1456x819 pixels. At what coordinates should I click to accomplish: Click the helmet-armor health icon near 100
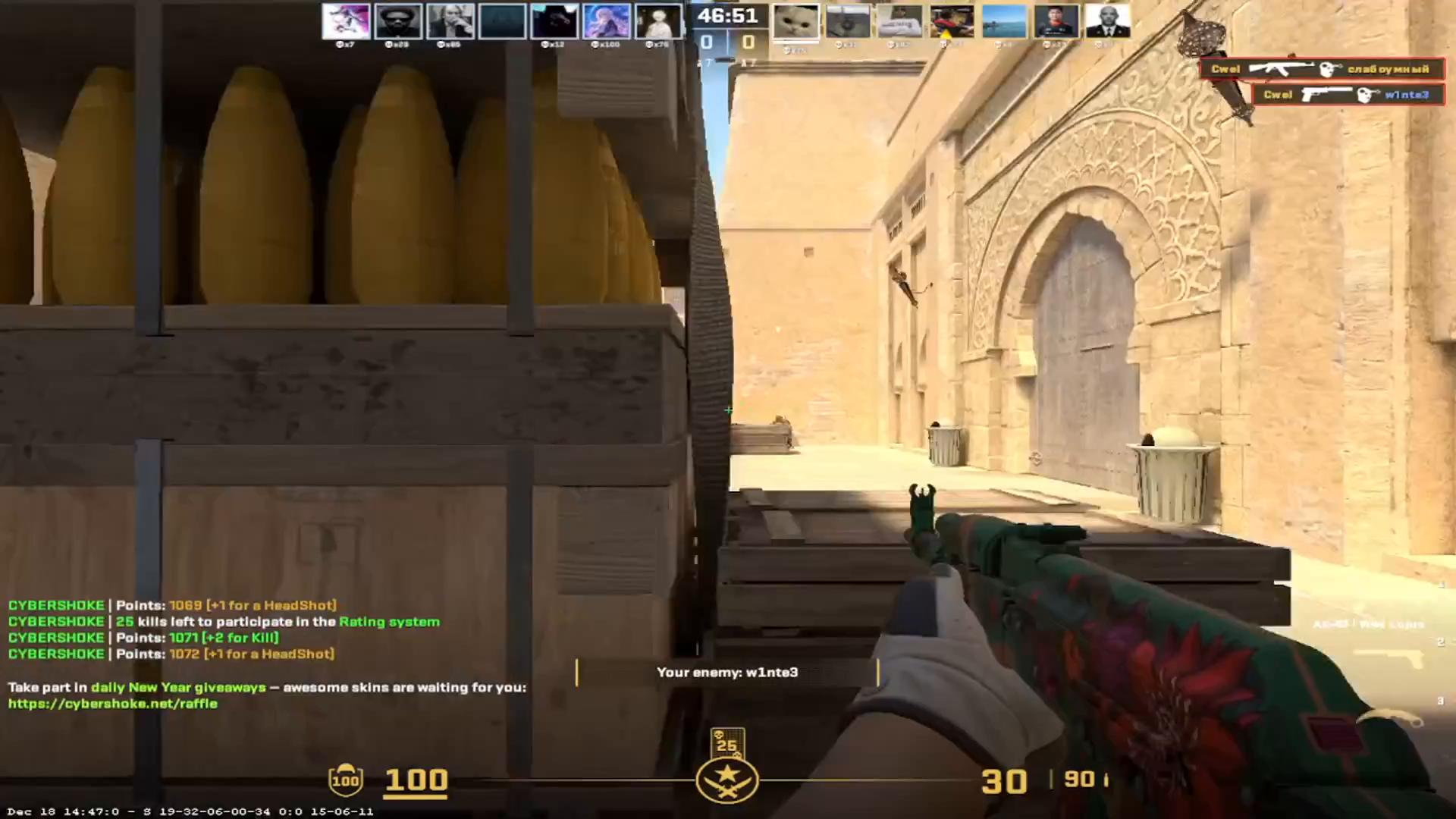pos(346,780)
